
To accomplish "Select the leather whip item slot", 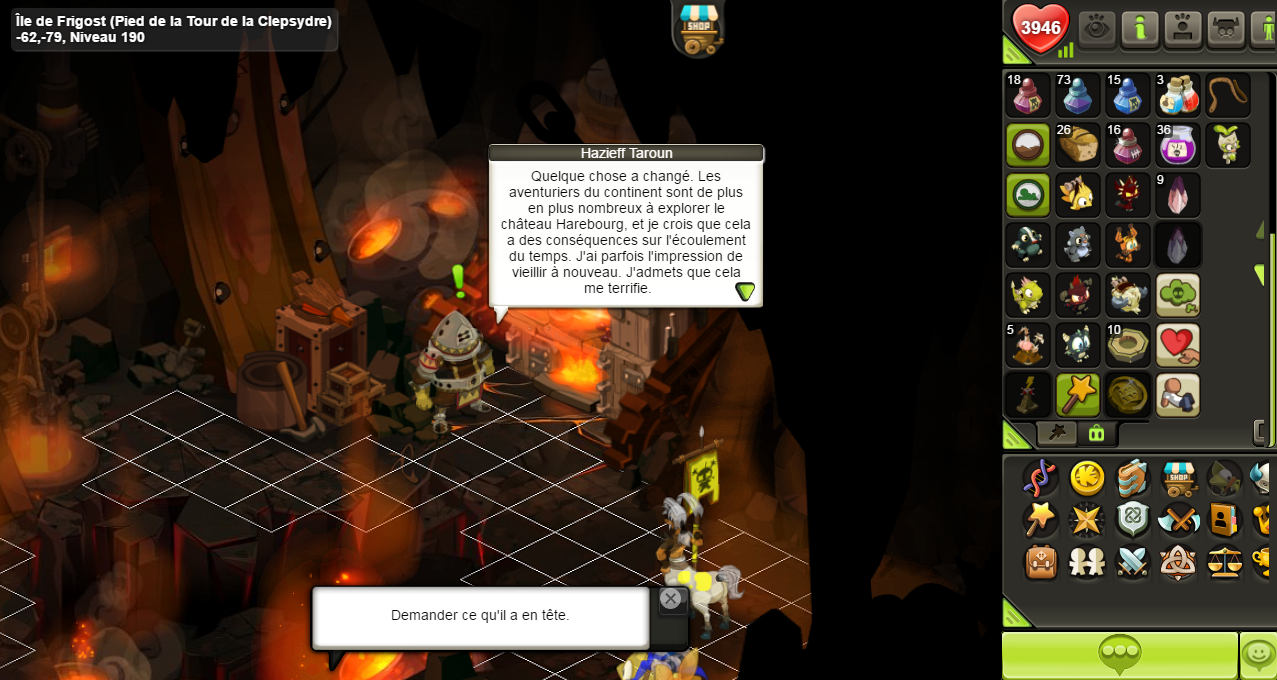I will (1228, 95).
